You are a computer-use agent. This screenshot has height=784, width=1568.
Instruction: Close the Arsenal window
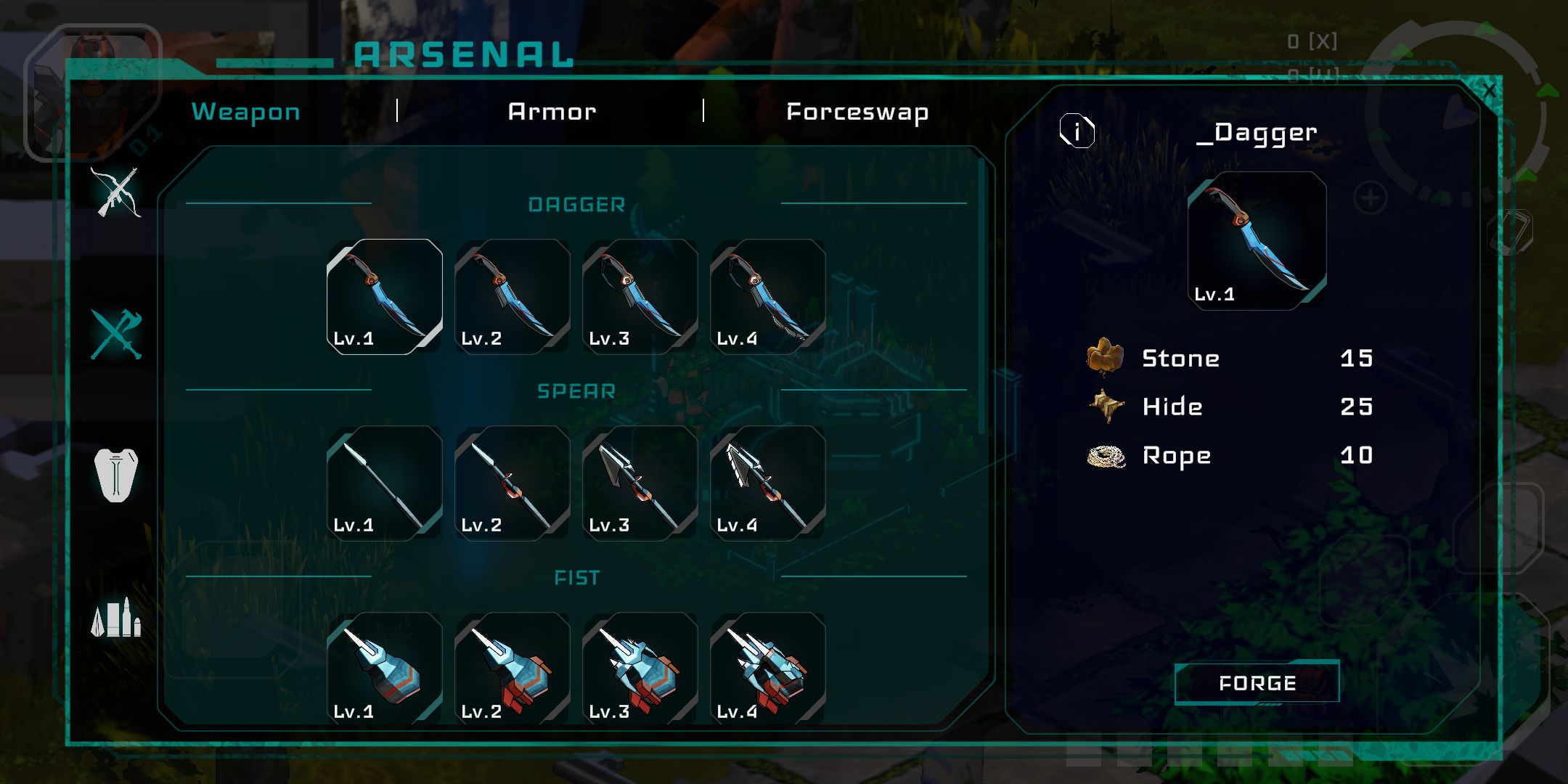1489,91
